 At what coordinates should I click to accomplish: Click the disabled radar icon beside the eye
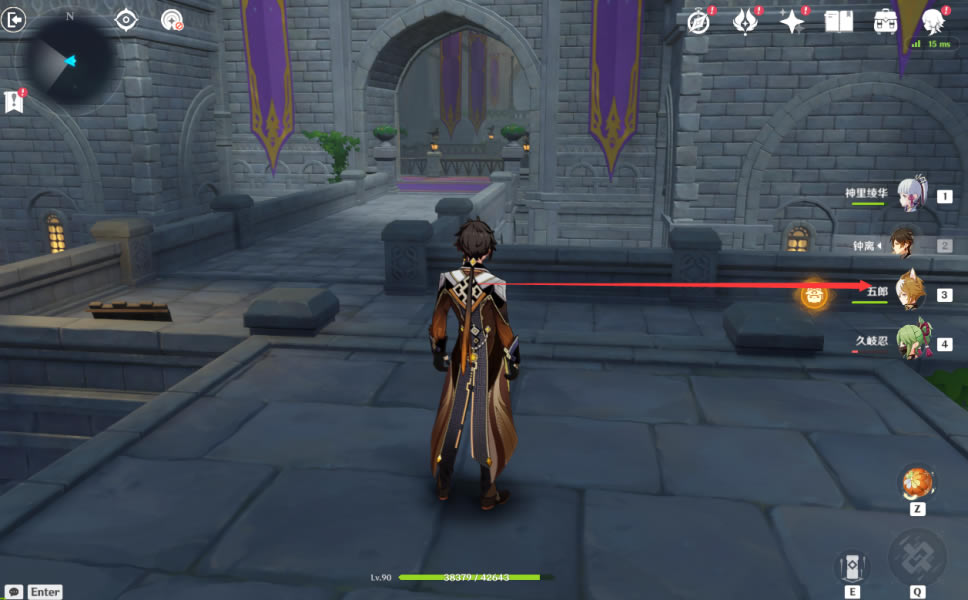coord(172,20)
